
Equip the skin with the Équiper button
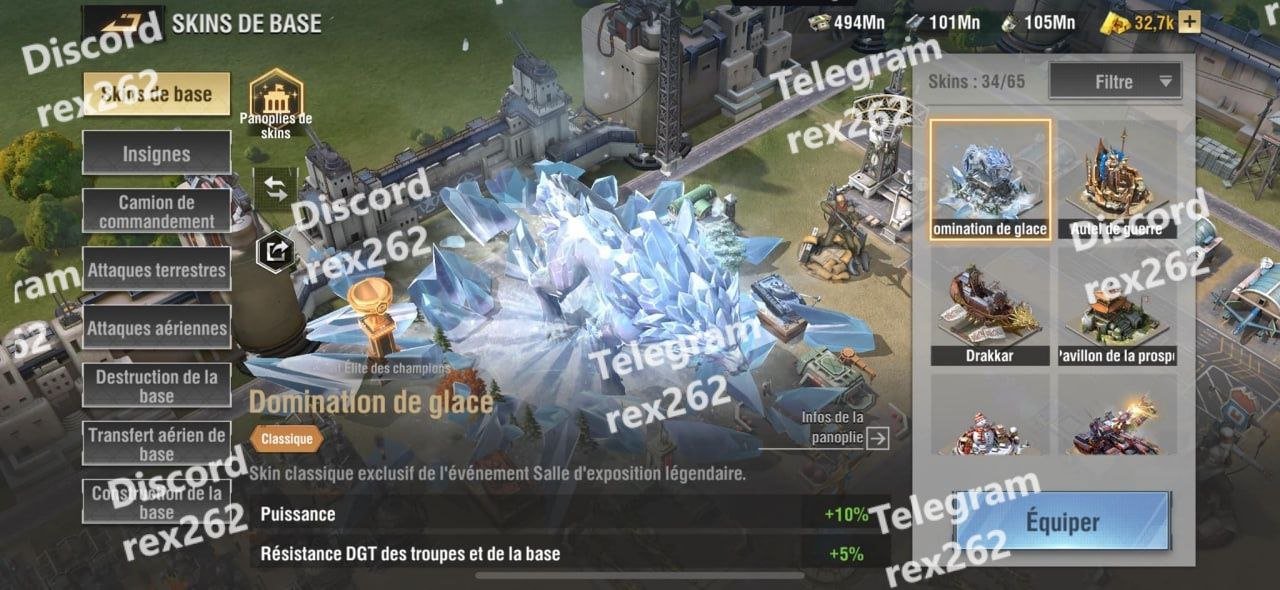coord(1062,522)
